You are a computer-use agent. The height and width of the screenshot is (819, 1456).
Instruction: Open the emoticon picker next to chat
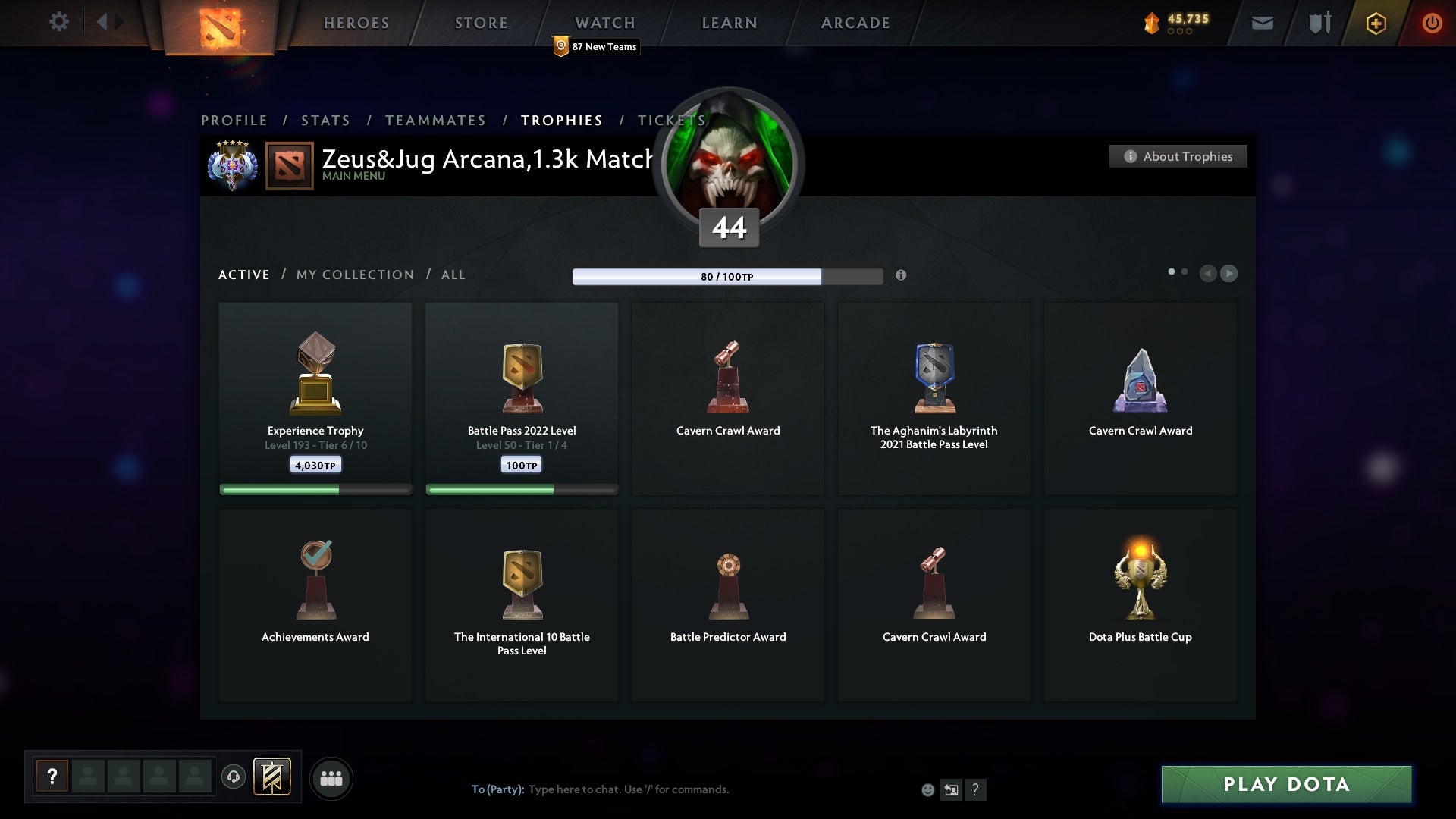[928, 789]
